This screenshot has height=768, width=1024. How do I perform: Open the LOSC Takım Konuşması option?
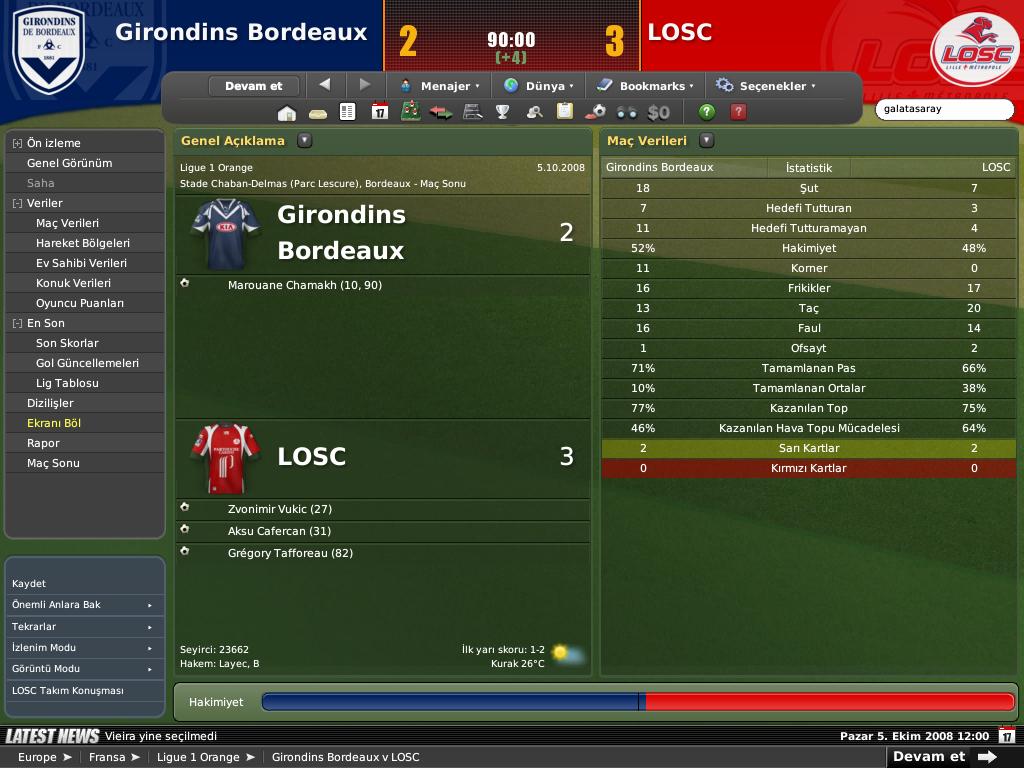[68, 691]
